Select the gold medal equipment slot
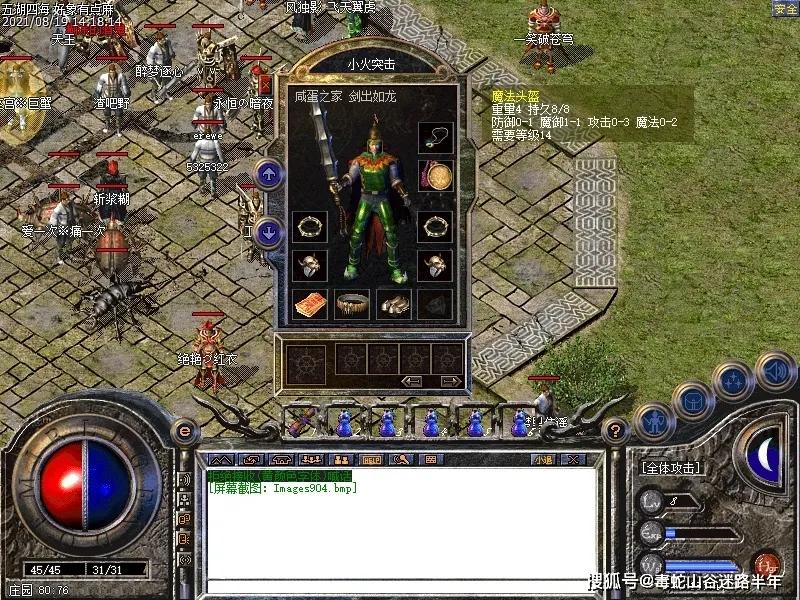The height and width of the screenshot is (600, 800). click(x=435, y=176)
